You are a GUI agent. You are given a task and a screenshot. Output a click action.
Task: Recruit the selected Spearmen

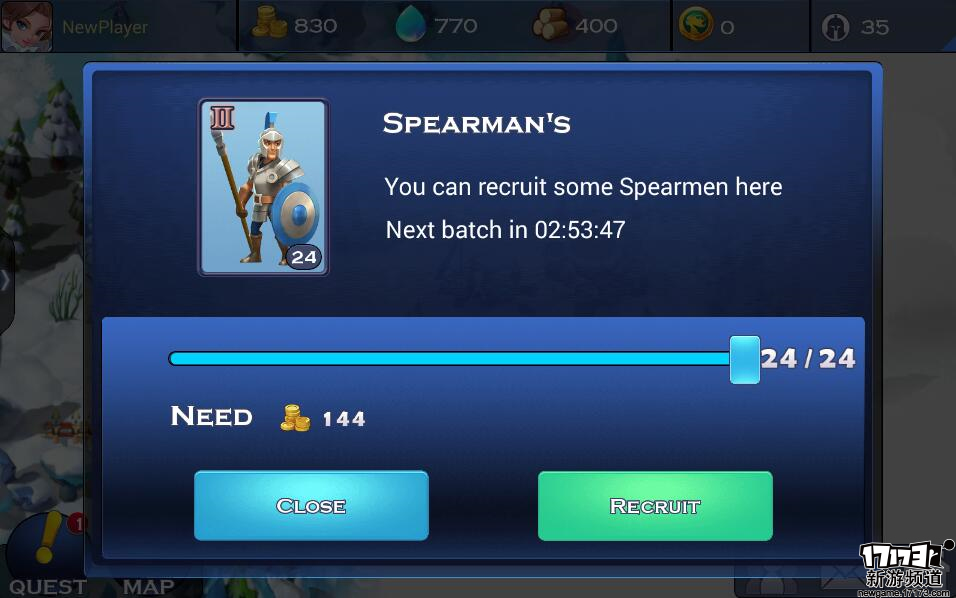click(655, 506)
